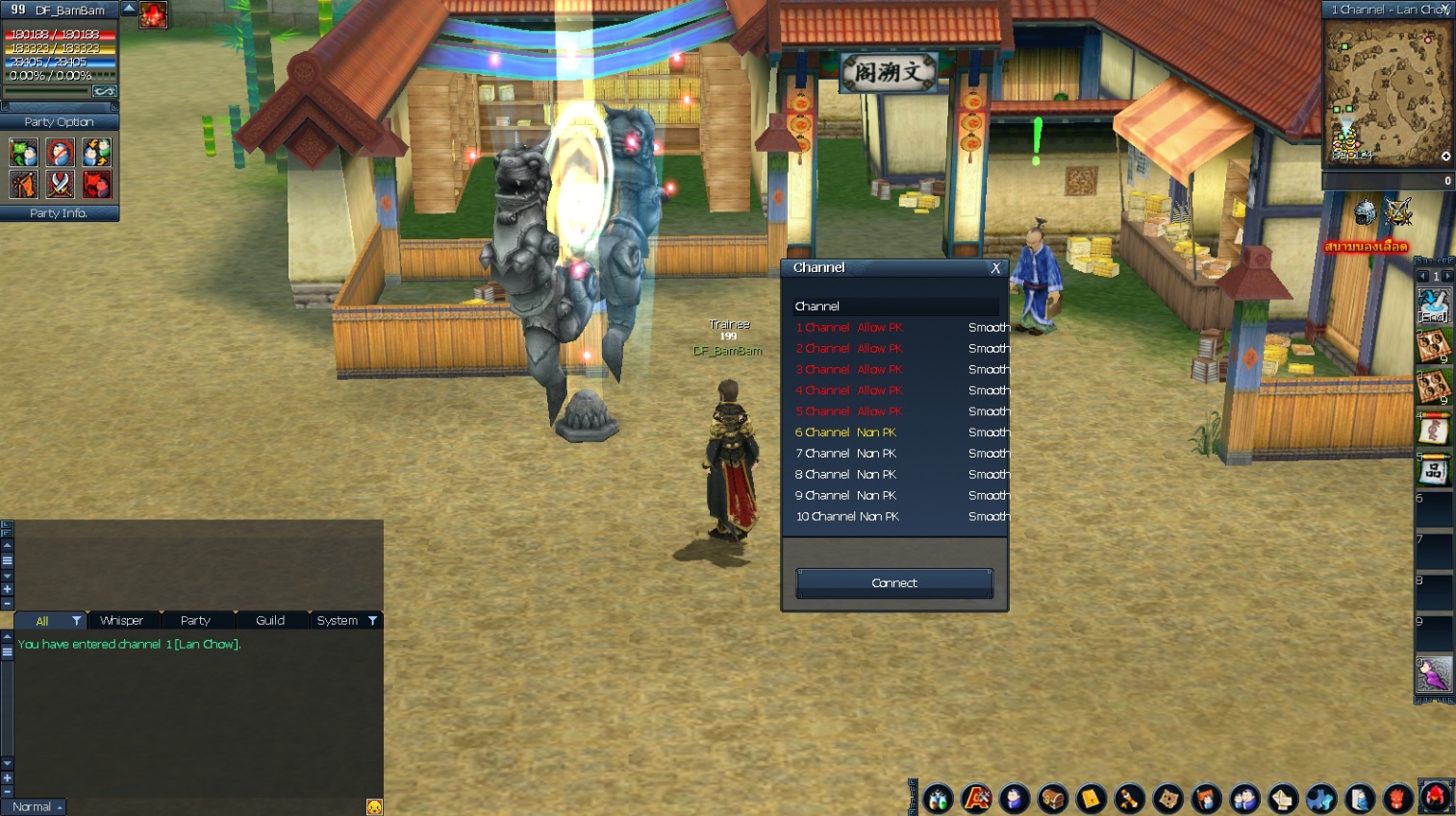The height and width of the screenshot is (816, 1456).
Task: Open the Party chat tab
Action: pyautogui.click(x=195, y=621)
